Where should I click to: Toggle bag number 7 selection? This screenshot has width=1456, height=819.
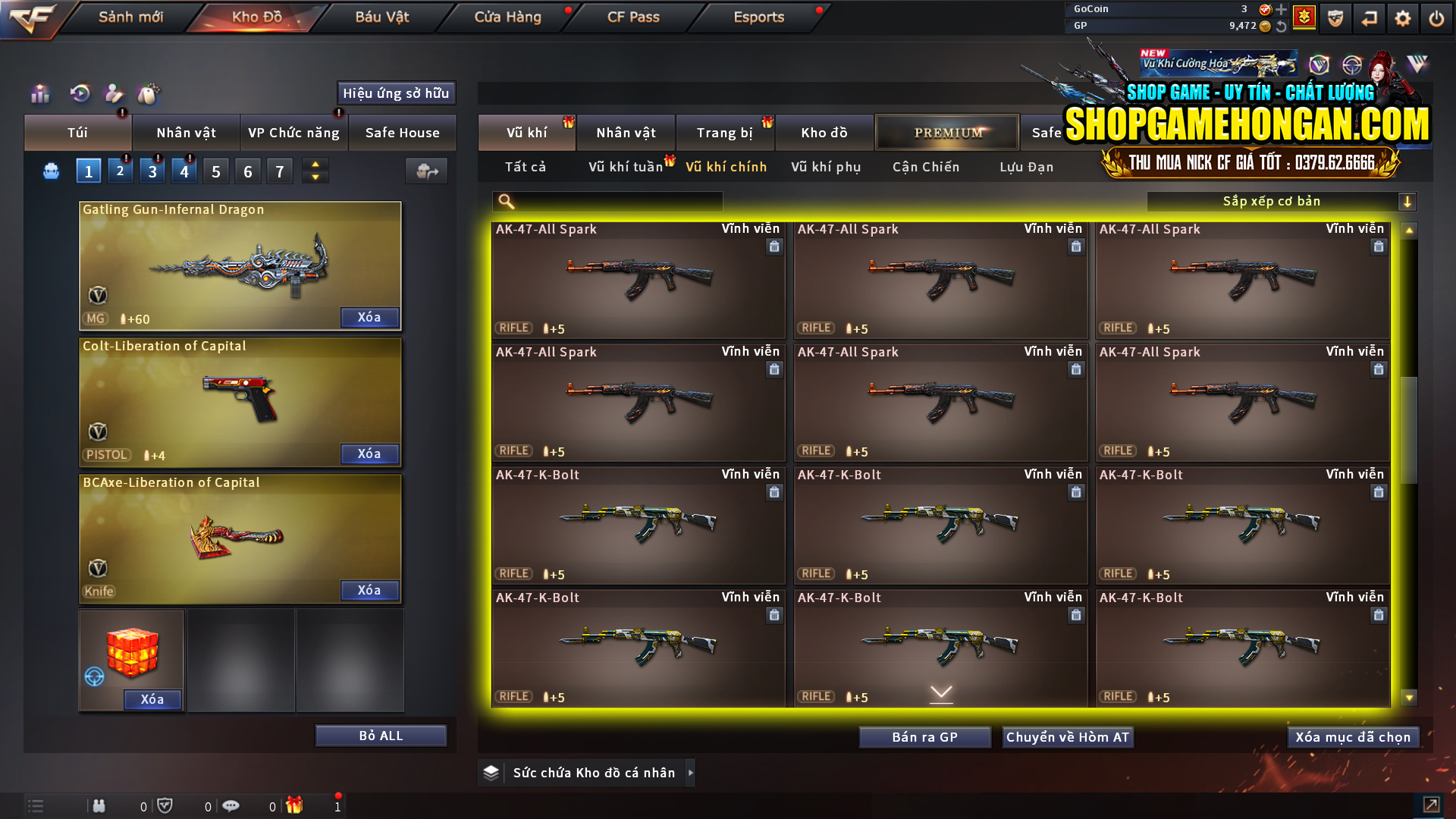point(279,171)
